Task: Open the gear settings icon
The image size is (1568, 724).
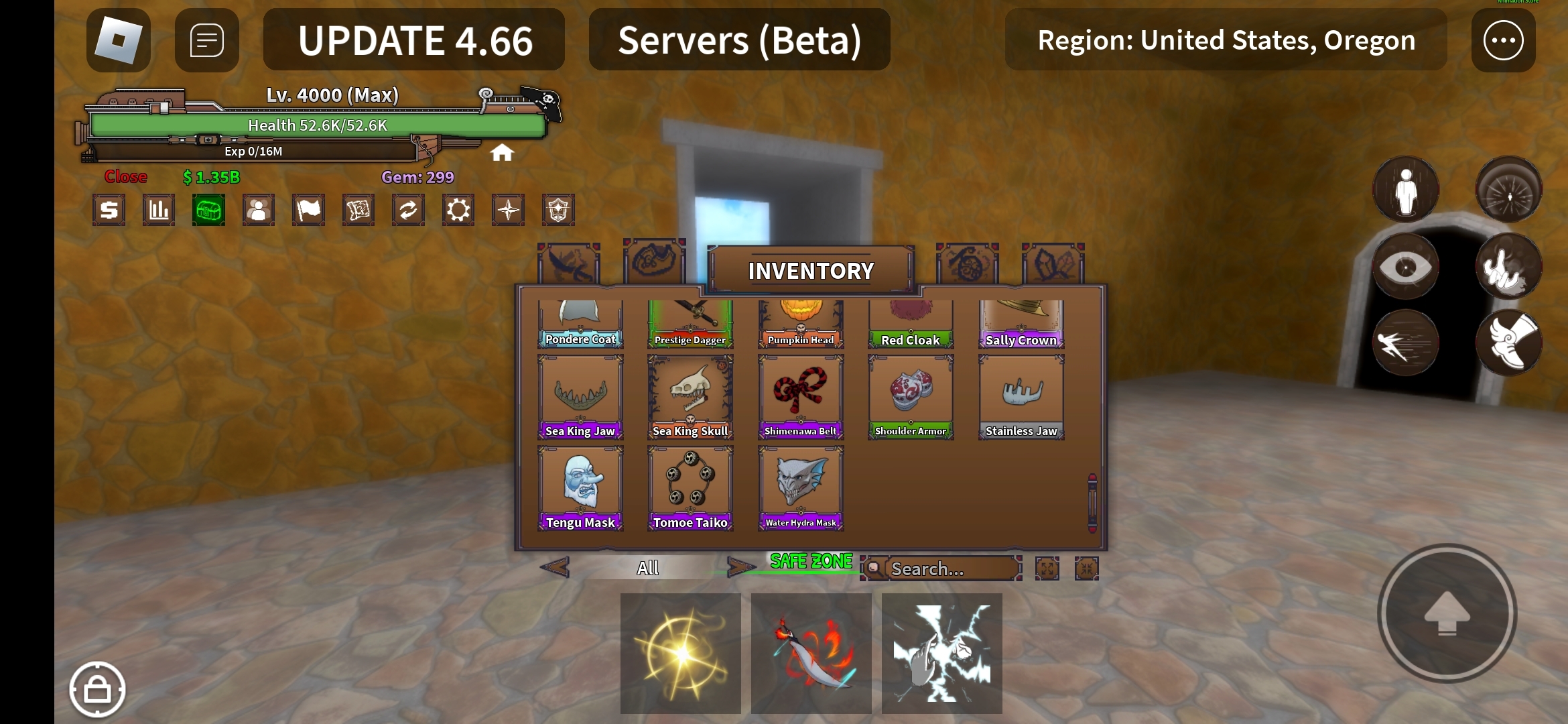Action: coord(458,210)
